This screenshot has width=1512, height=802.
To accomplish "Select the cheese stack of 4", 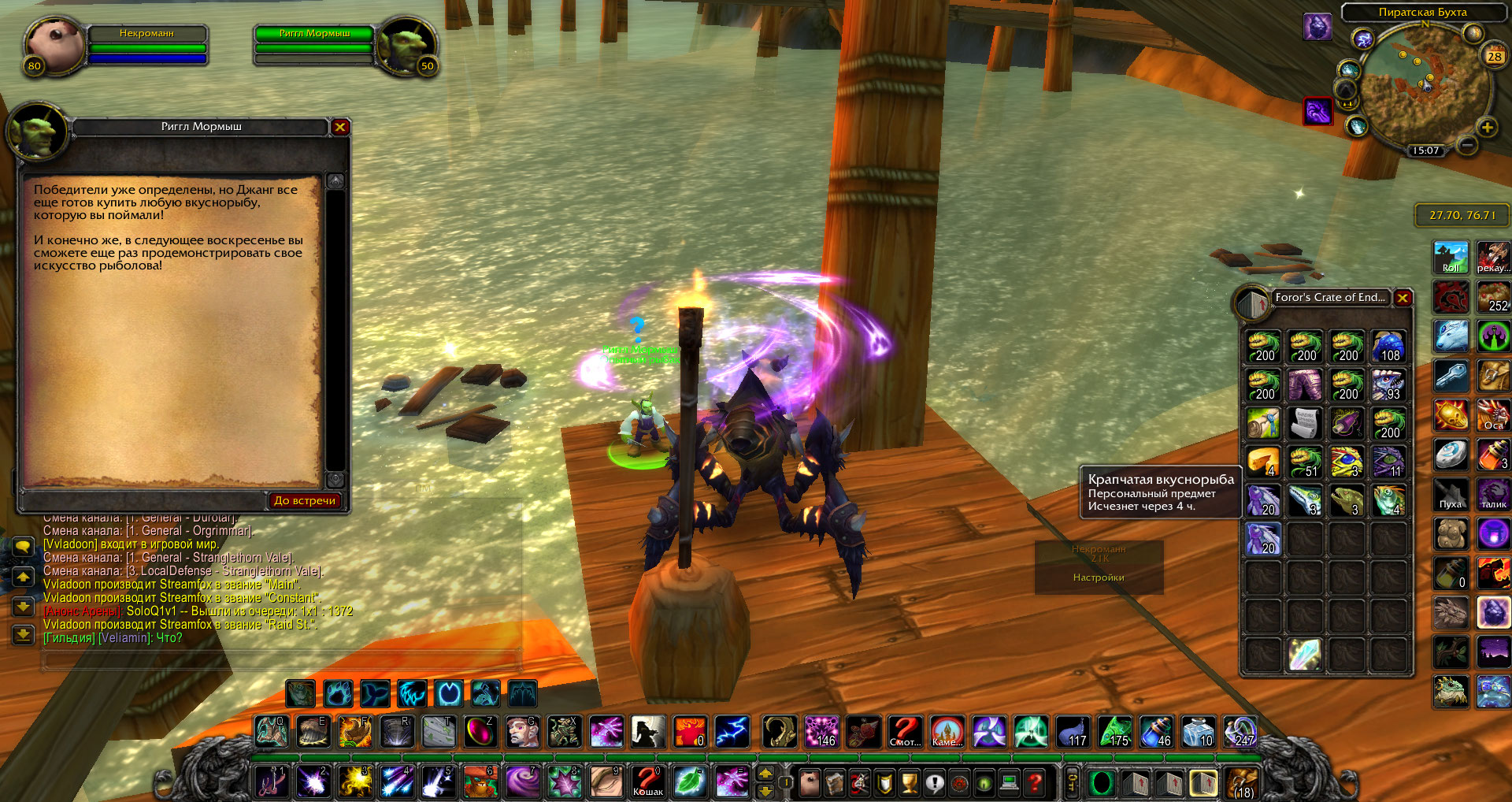I will (x=1263, y=462).
